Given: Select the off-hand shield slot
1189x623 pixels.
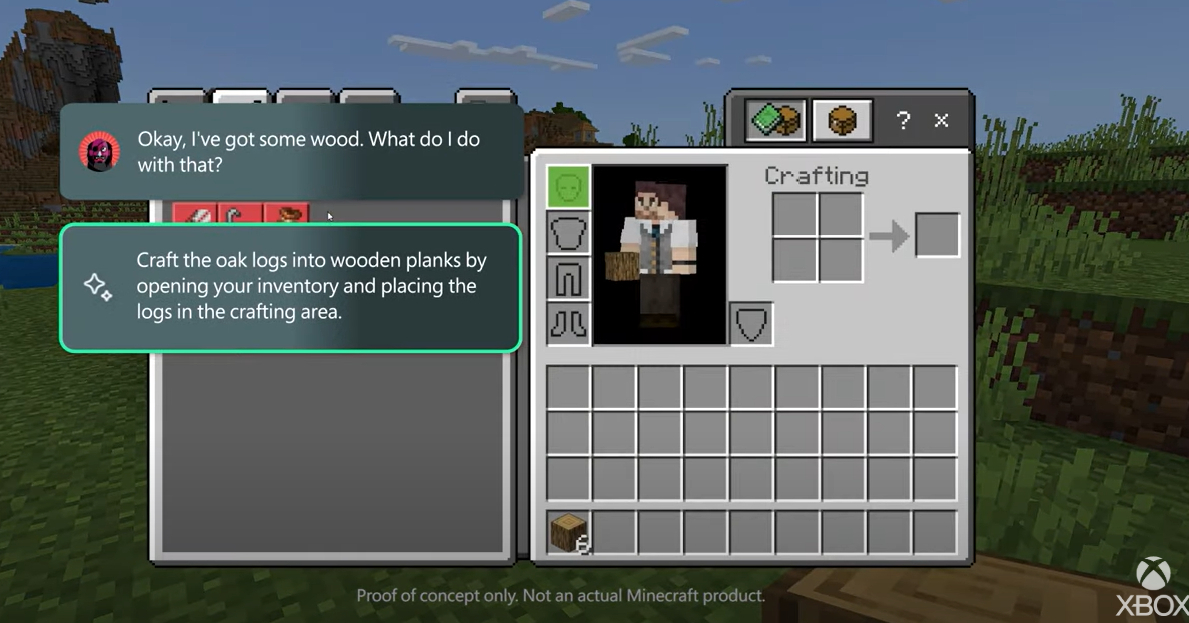Looking at the screenshot, I should click(751, 324).
